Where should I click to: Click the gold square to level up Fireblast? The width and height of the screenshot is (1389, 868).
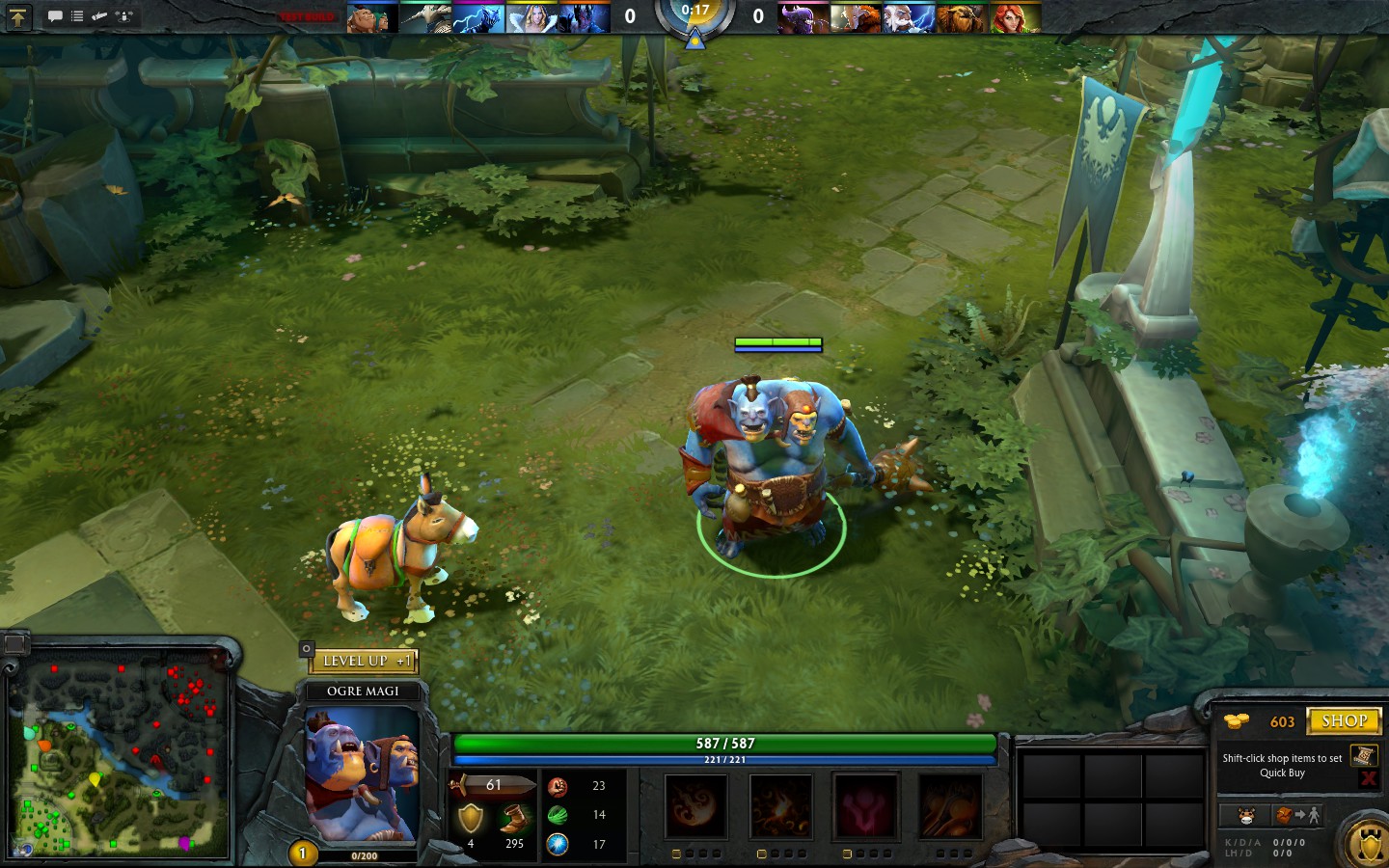675,853
